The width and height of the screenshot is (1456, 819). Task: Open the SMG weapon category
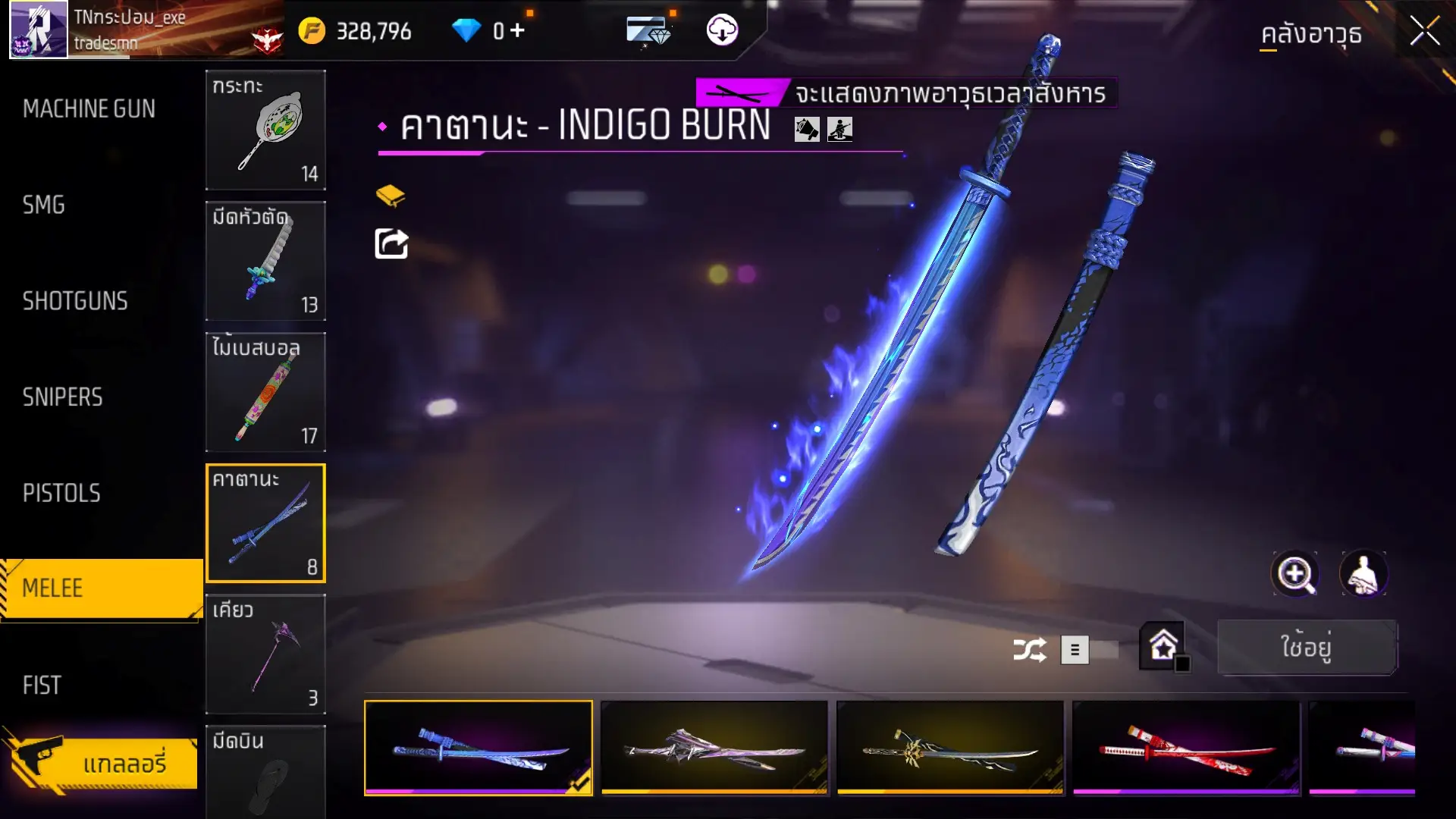click(x=44, y=205)
